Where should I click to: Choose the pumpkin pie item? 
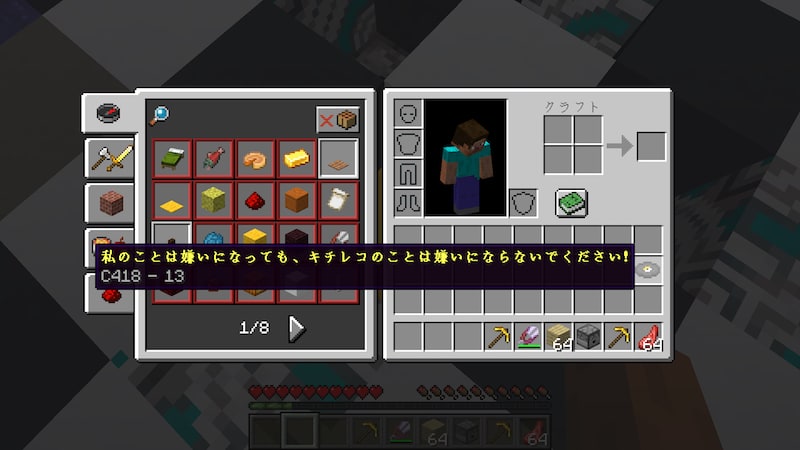pos(255,158)
